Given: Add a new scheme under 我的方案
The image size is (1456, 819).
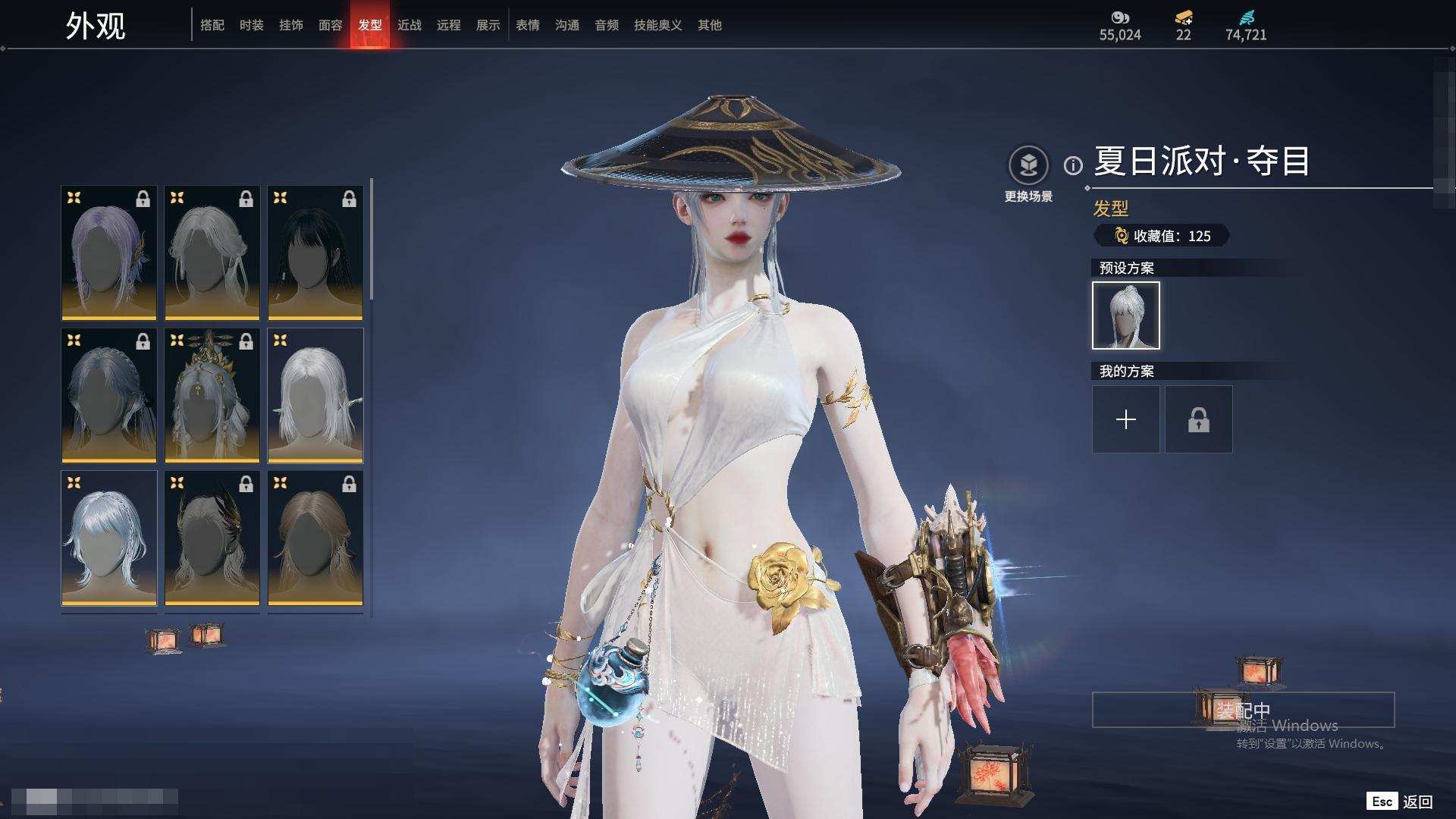Looking at the screenshot, I should click(1125, 419).
